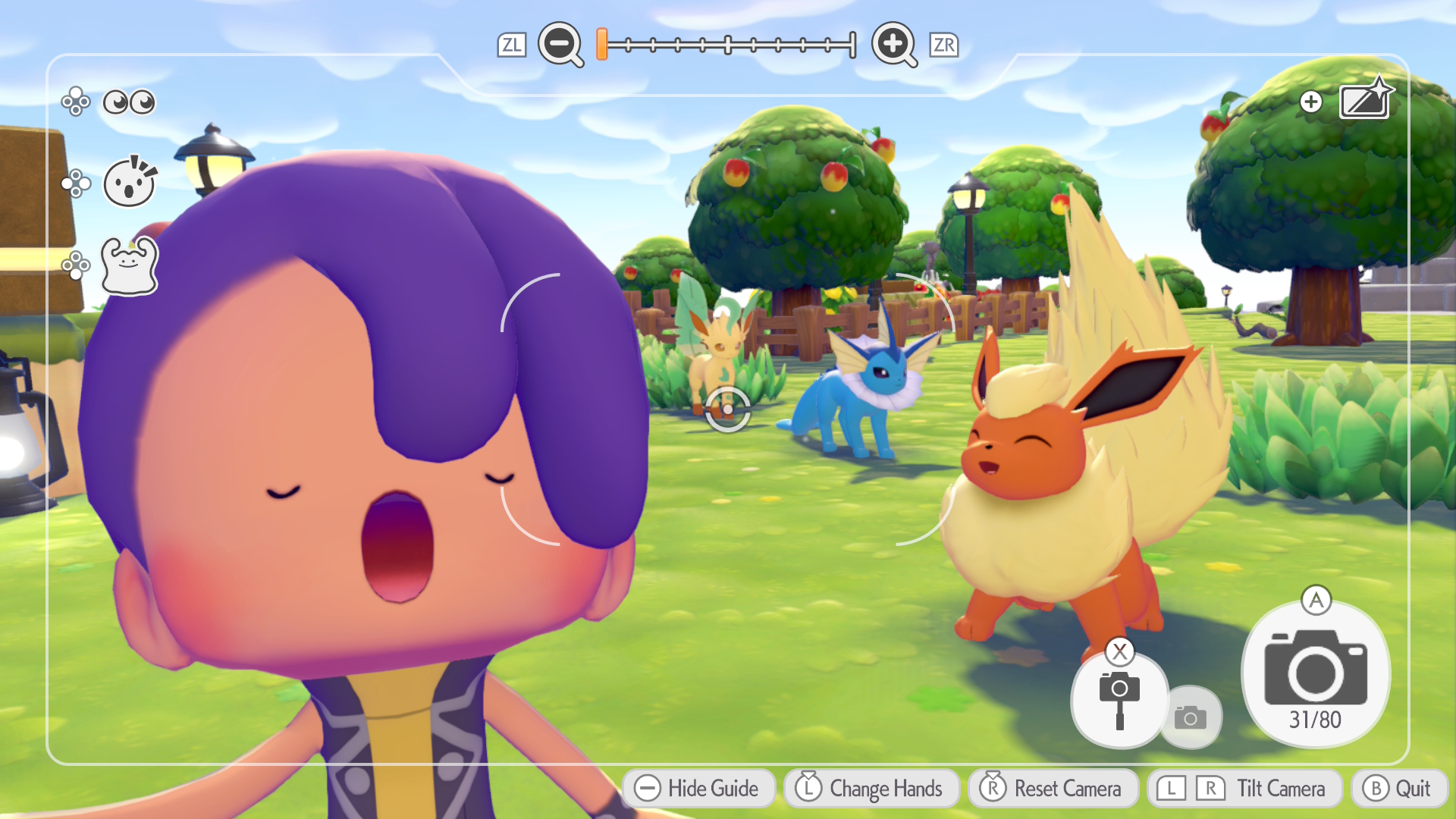Viewport: 1456px width, 819px height.
Task: Click the small gray camera icon
Action: tap(1192, 716)
